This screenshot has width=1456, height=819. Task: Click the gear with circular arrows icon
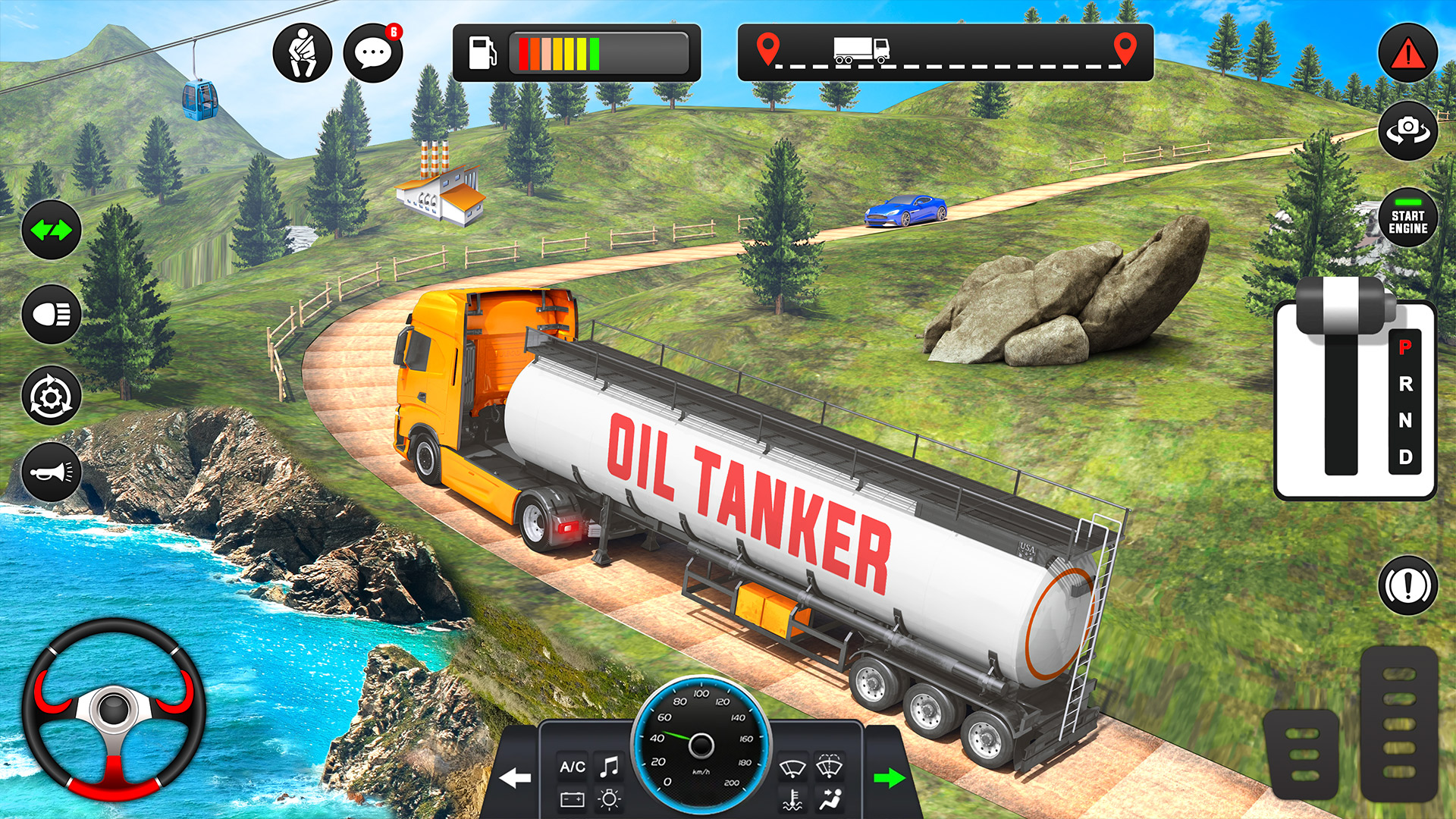(52, 395)
